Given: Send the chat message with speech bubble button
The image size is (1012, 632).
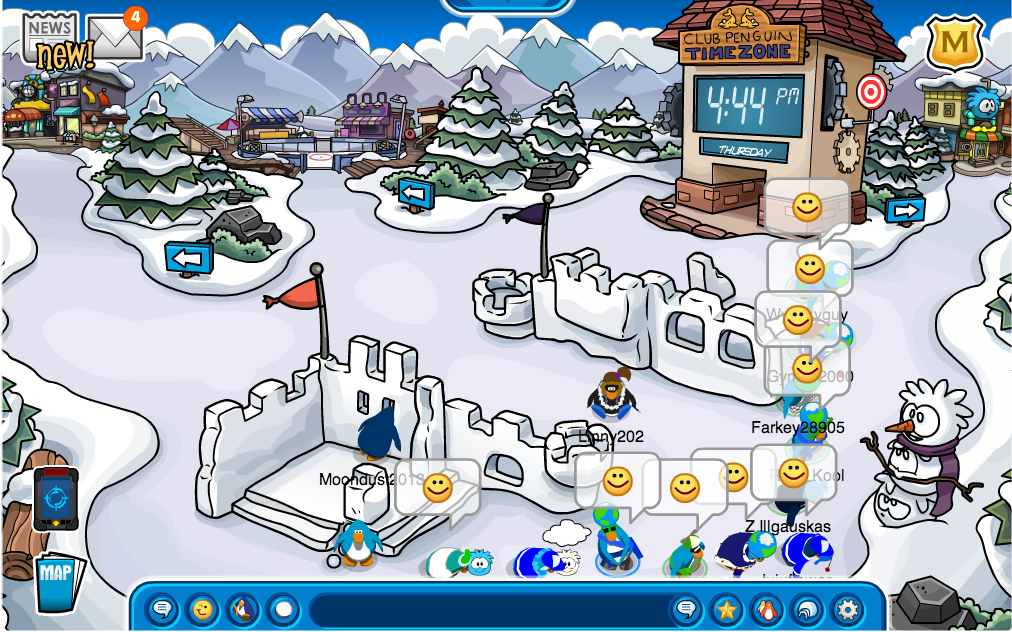Looking at the screenshot, I should (x=686, y=608).
